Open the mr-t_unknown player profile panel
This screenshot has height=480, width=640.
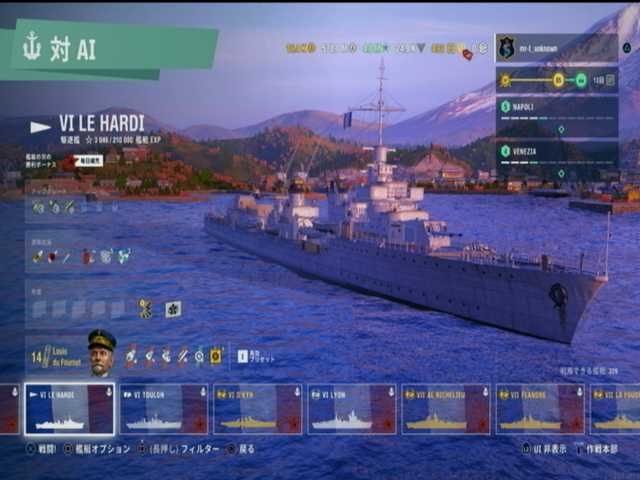click(556, 47)
